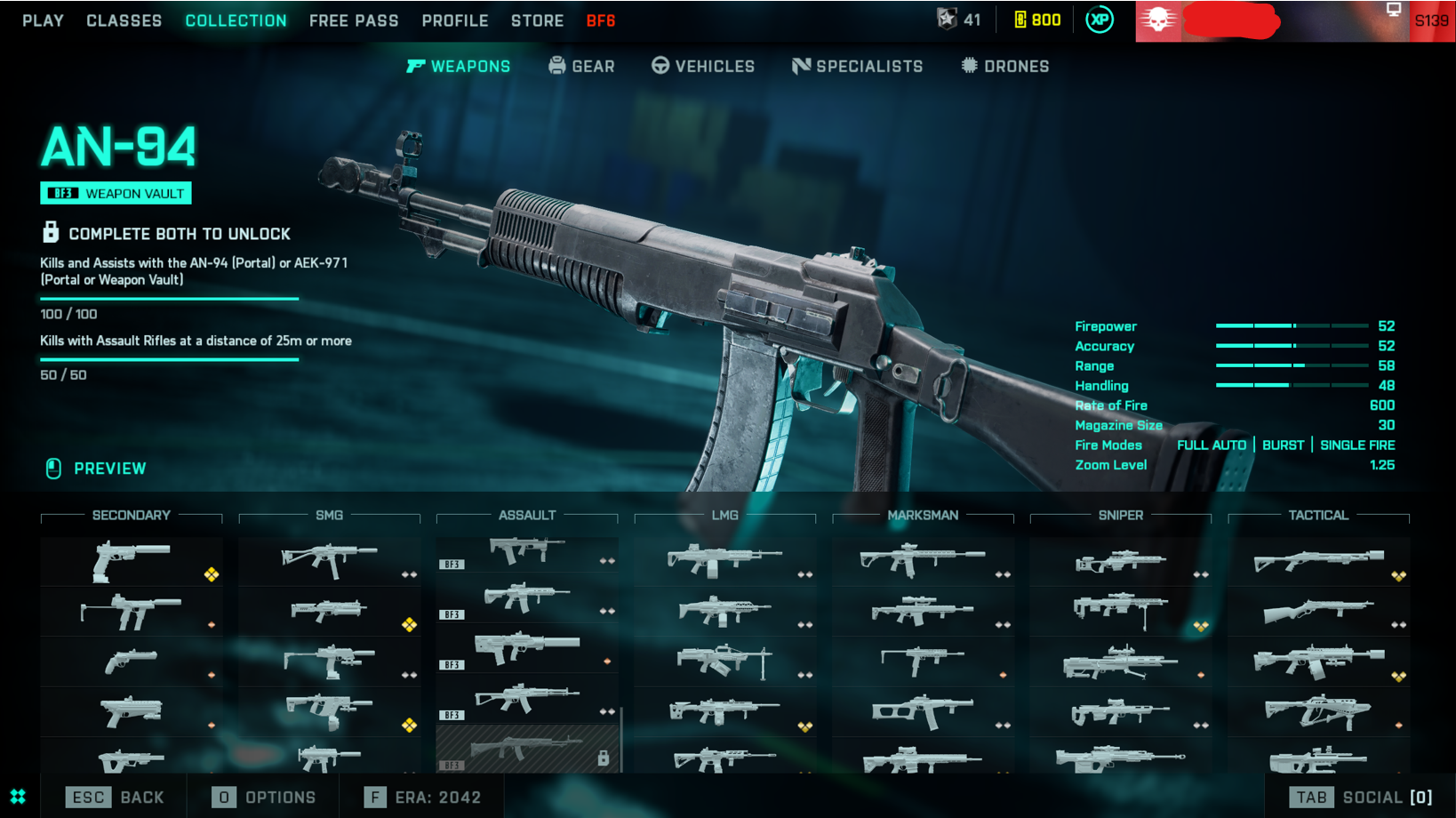Click the red BF6 menu entry
This screenshot has height=818, width=1456.
[x=601, y=20]
